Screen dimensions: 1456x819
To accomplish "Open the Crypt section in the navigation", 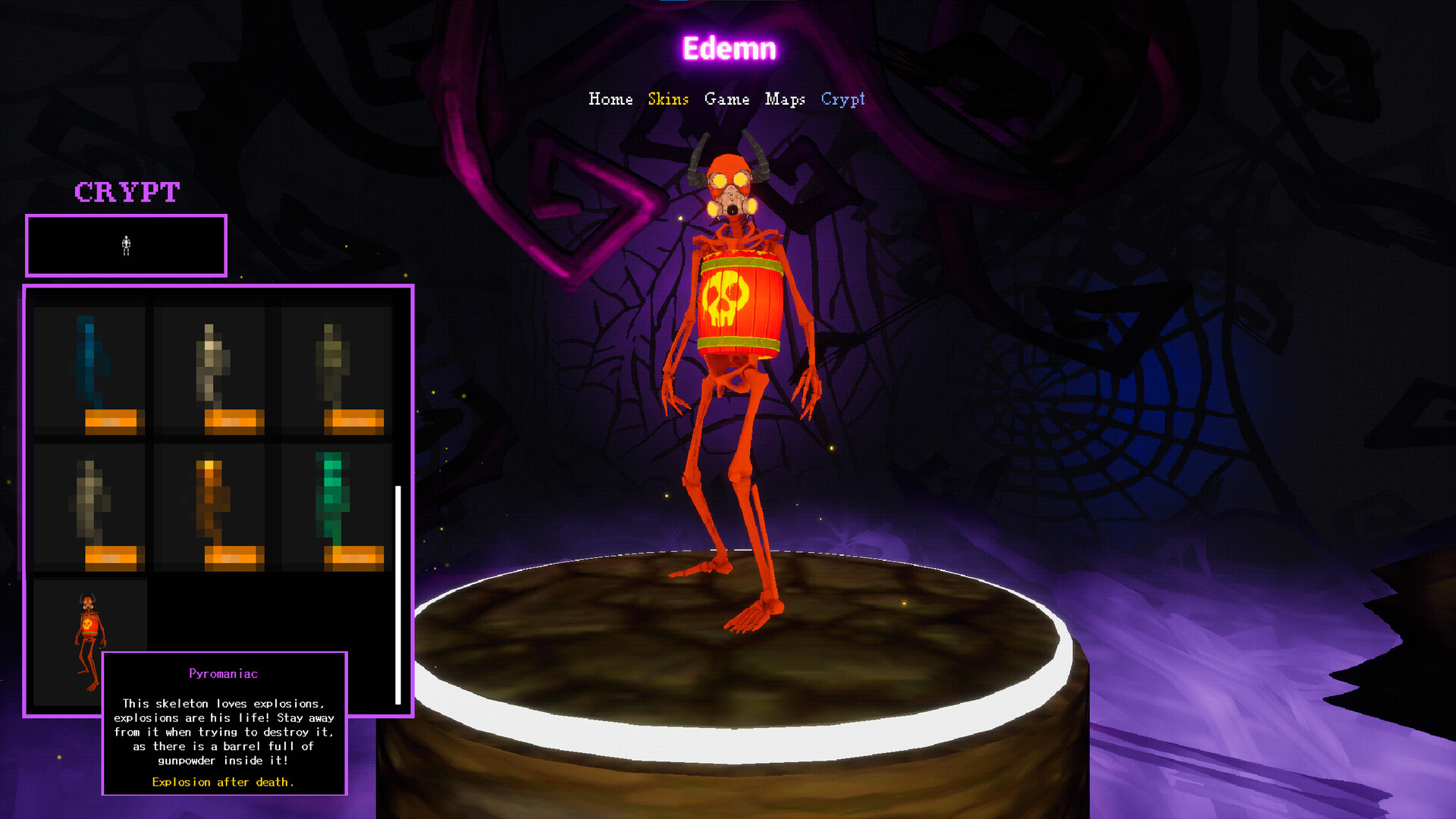I will [x=843, y=99].
